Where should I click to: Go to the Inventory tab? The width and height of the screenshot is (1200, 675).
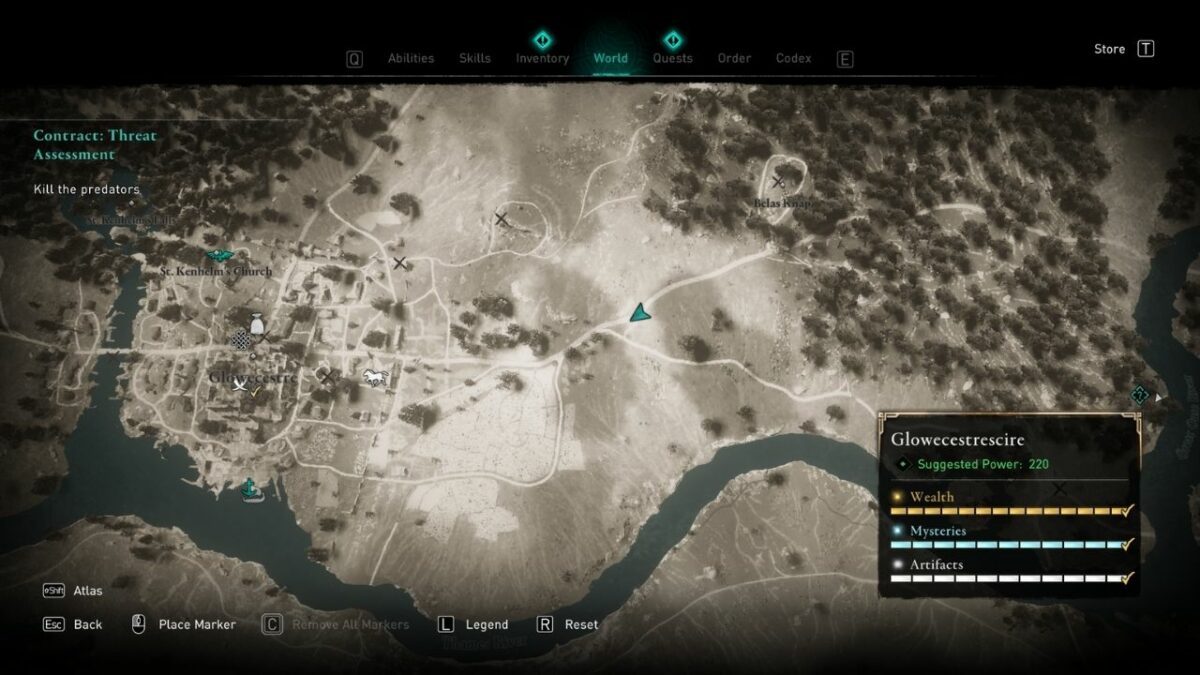(x=542, y=58)
